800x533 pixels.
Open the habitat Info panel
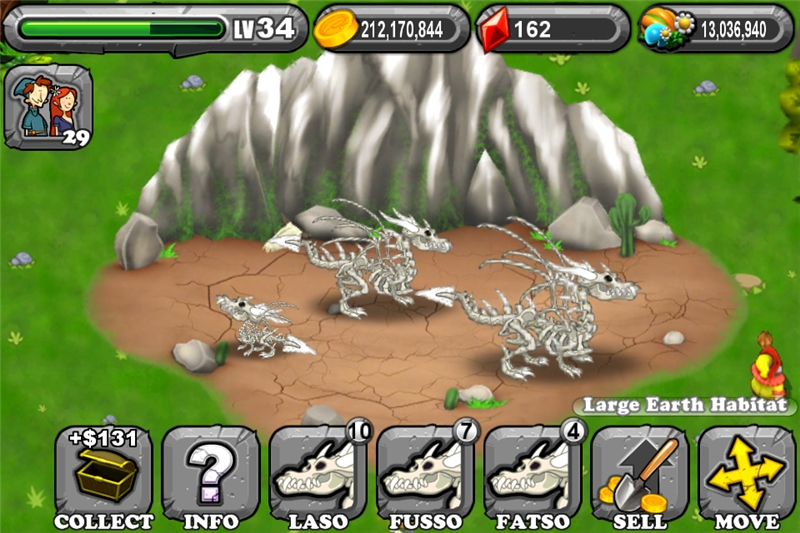point(211,475)
